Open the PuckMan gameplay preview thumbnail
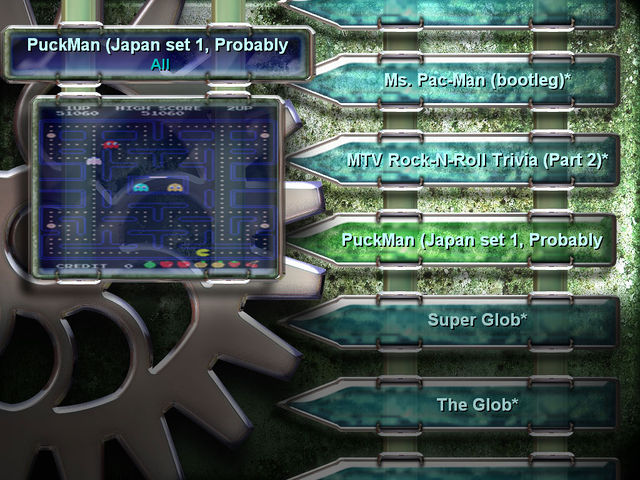The height and width of the screenshot is (480, 640). click(x=154, y=187)
